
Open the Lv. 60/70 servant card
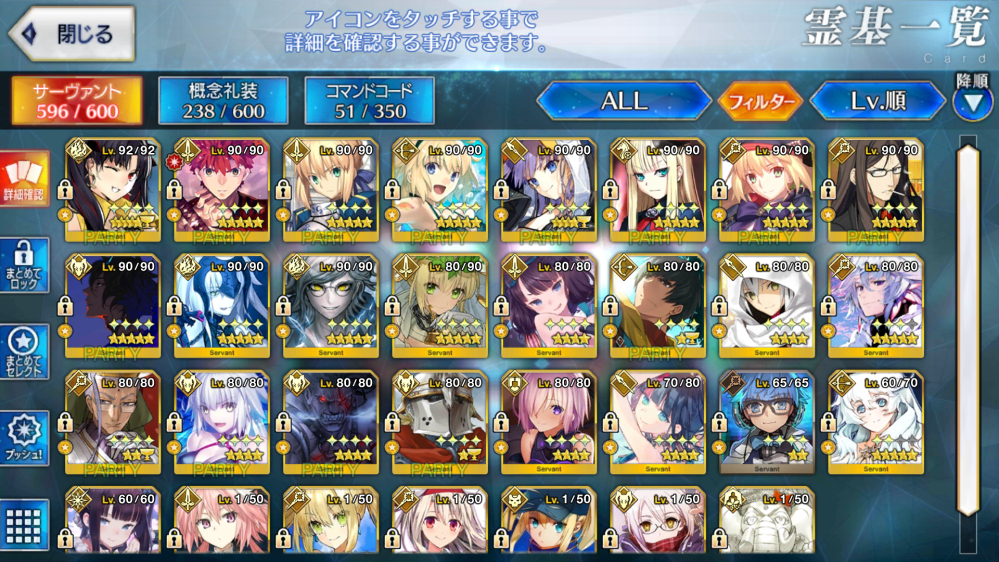(875, 422)
